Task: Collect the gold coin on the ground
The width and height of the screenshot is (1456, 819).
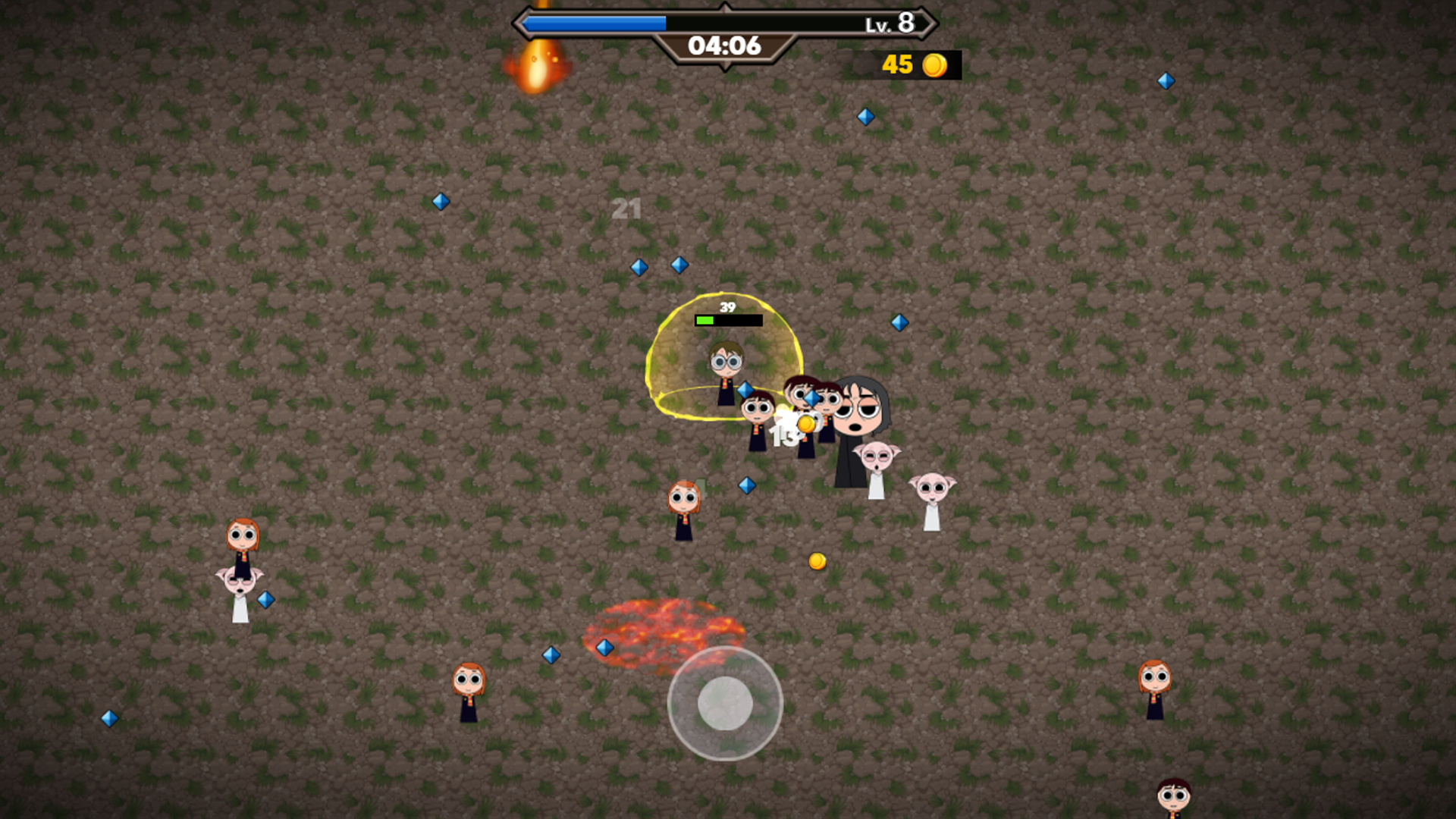Action: pyautogui.click(x=817, y=560)
